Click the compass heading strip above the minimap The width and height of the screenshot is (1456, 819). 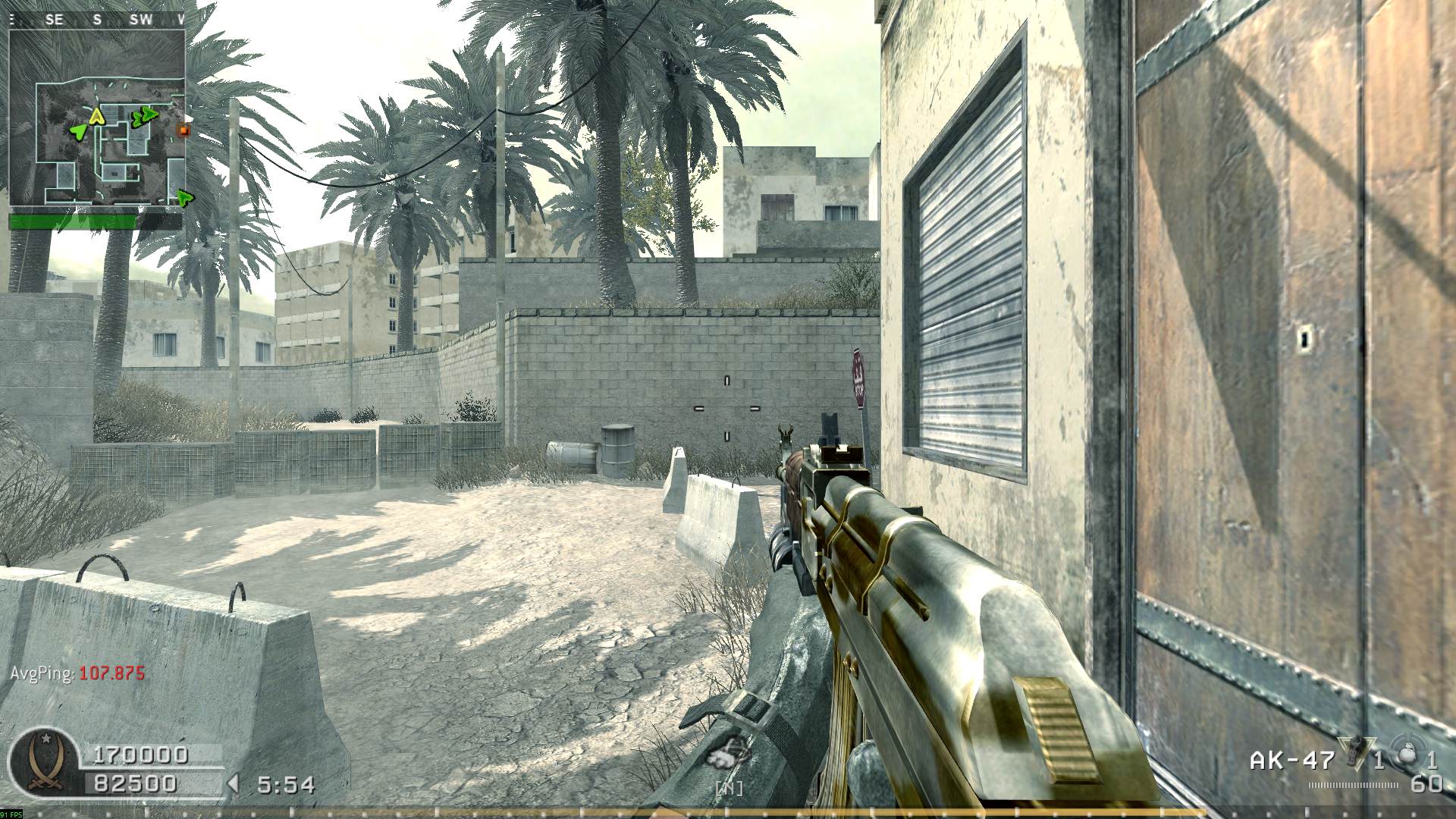point(97,20)
